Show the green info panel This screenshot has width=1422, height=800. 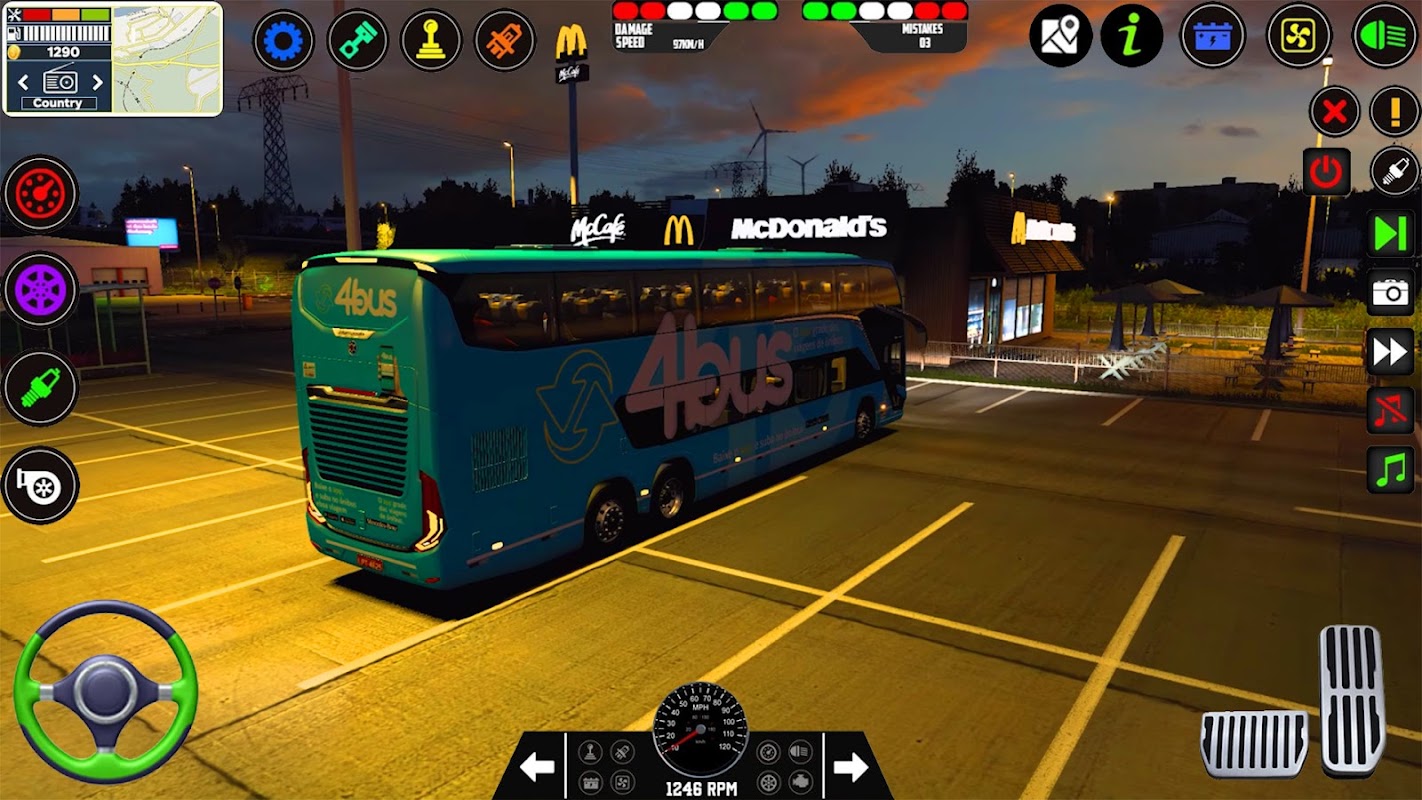pyautogui.click(x=1132, y=36)
